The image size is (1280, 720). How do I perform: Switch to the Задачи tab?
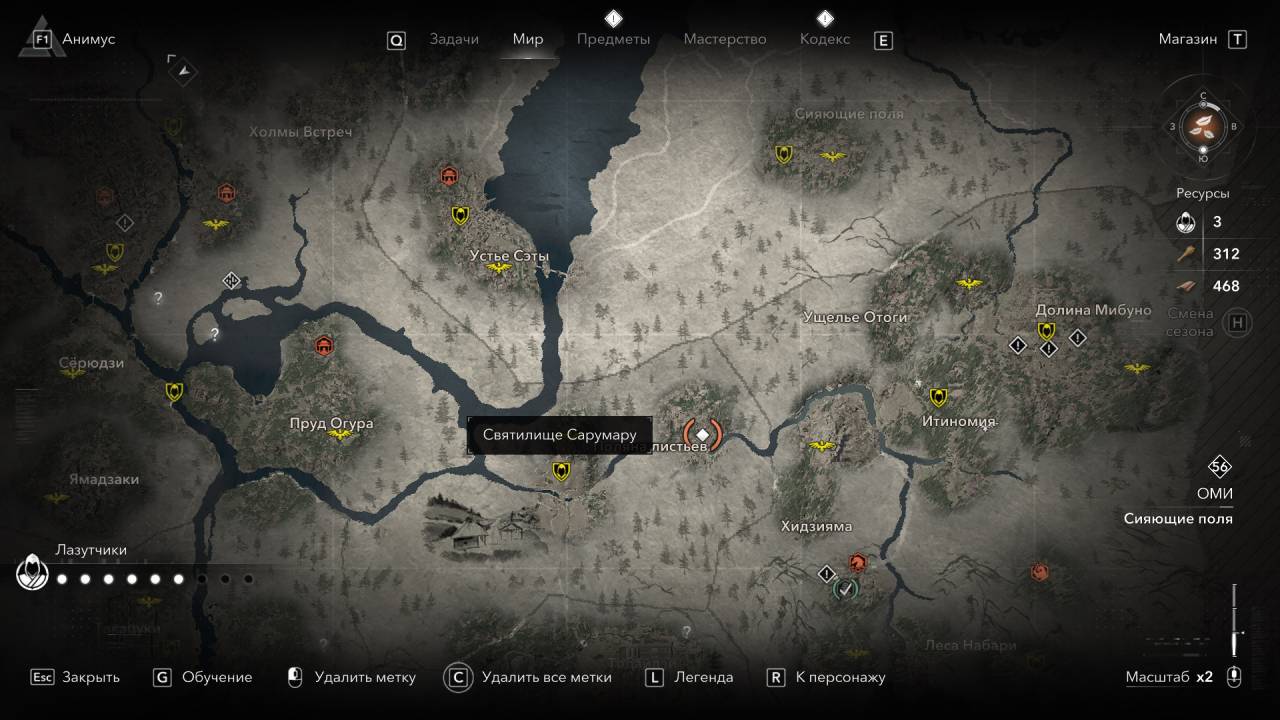(x=454, y=39)
